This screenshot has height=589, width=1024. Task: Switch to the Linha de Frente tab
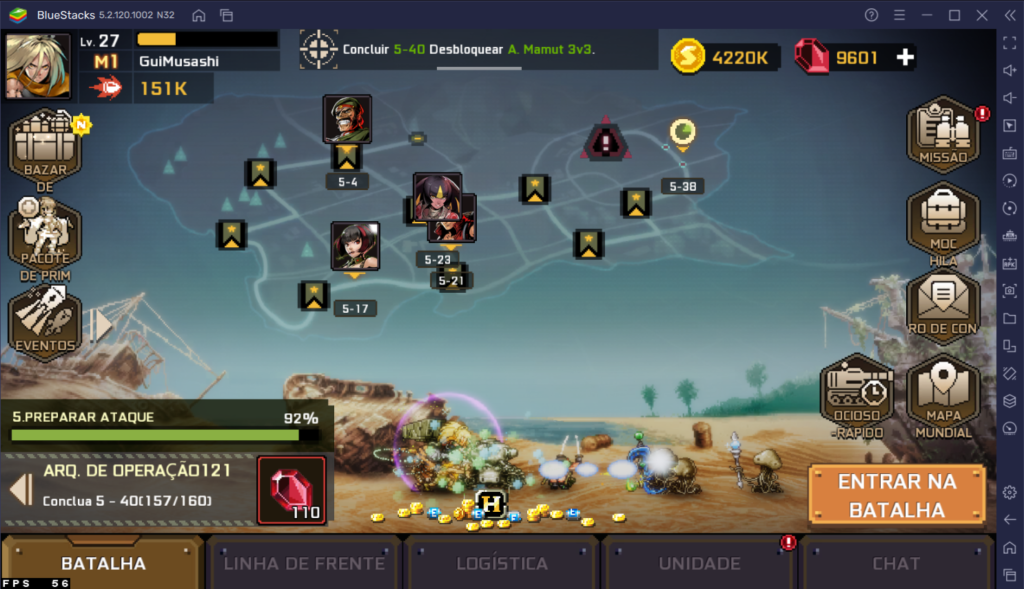pyautogui.click(x=304, y=563)
